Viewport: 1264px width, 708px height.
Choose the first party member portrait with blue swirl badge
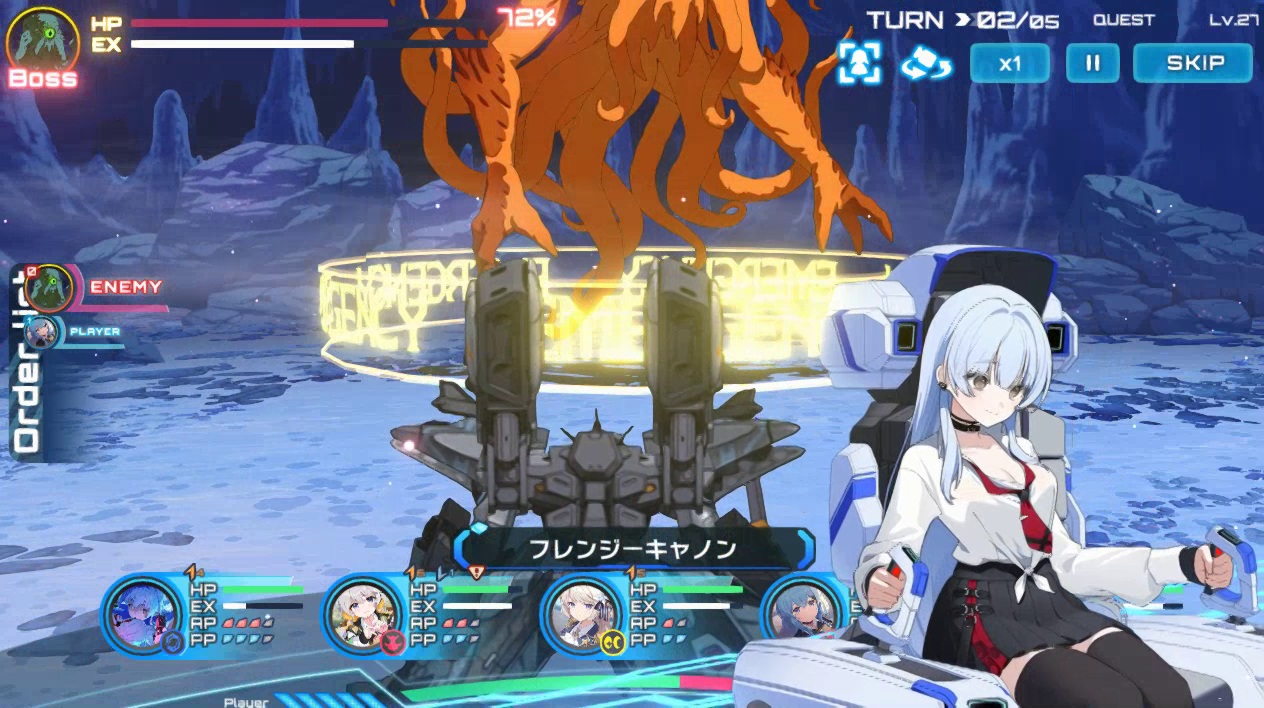pos(143,614)
